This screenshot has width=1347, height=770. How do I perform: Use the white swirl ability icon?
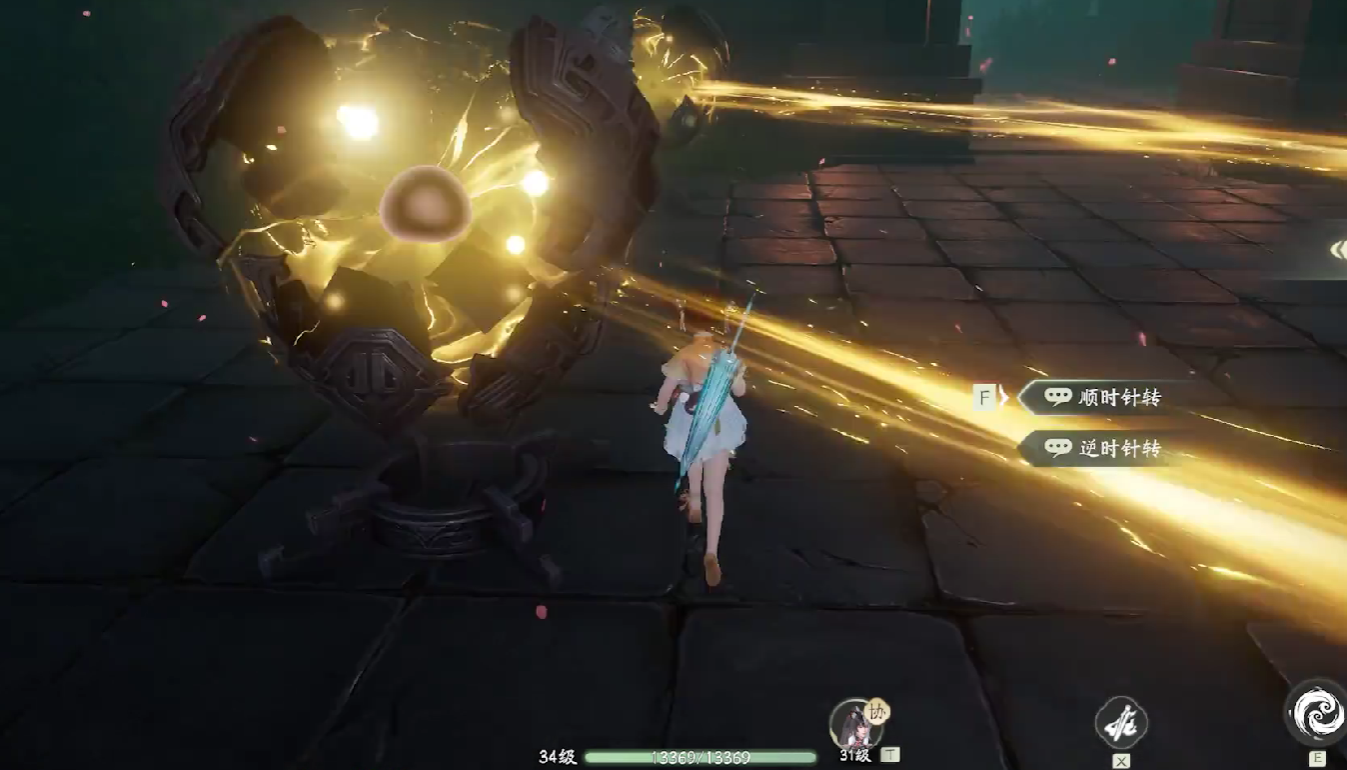(1316, 714)
